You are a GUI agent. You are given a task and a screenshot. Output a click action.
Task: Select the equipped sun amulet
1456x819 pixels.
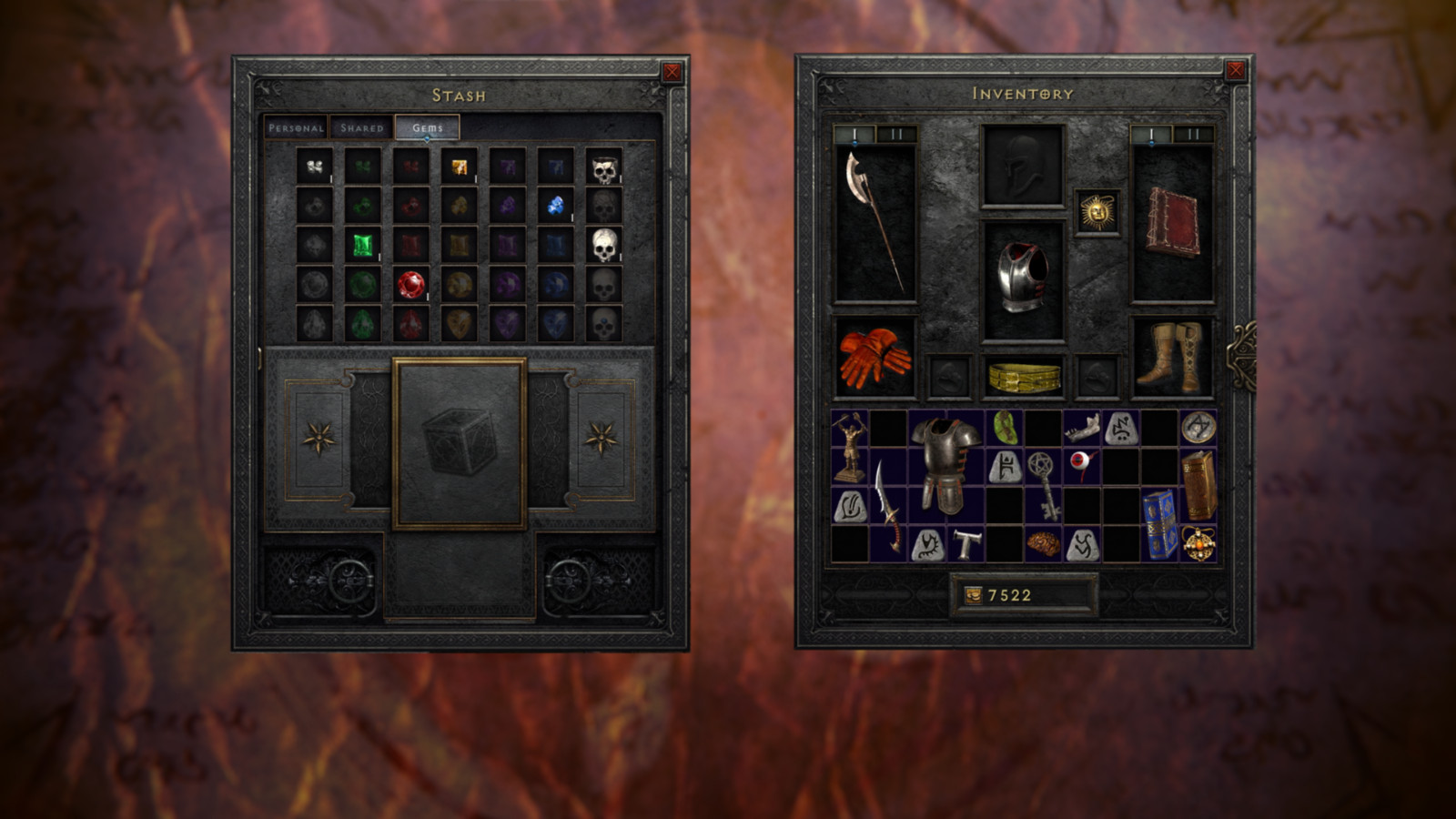[1097, 213]
